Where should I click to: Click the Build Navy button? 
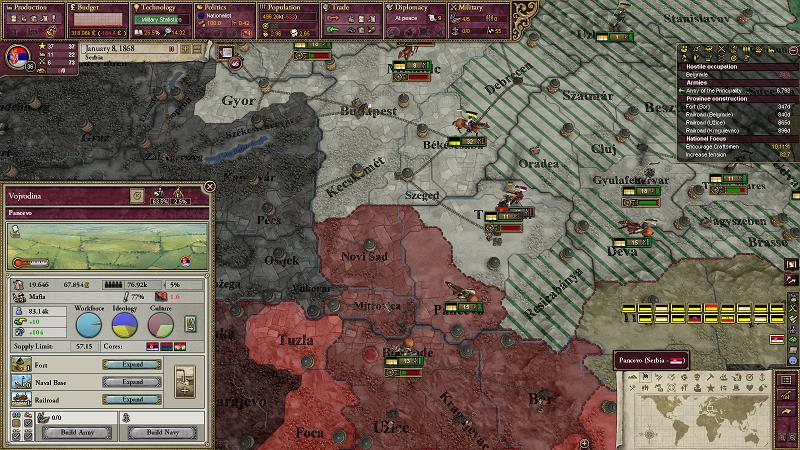coord(164,432)
